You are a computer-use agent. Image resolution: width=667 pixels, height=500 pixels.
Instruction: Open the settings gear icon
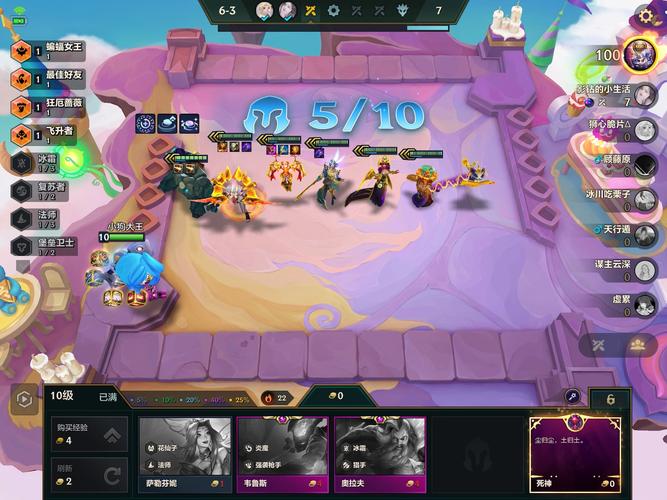645,16
